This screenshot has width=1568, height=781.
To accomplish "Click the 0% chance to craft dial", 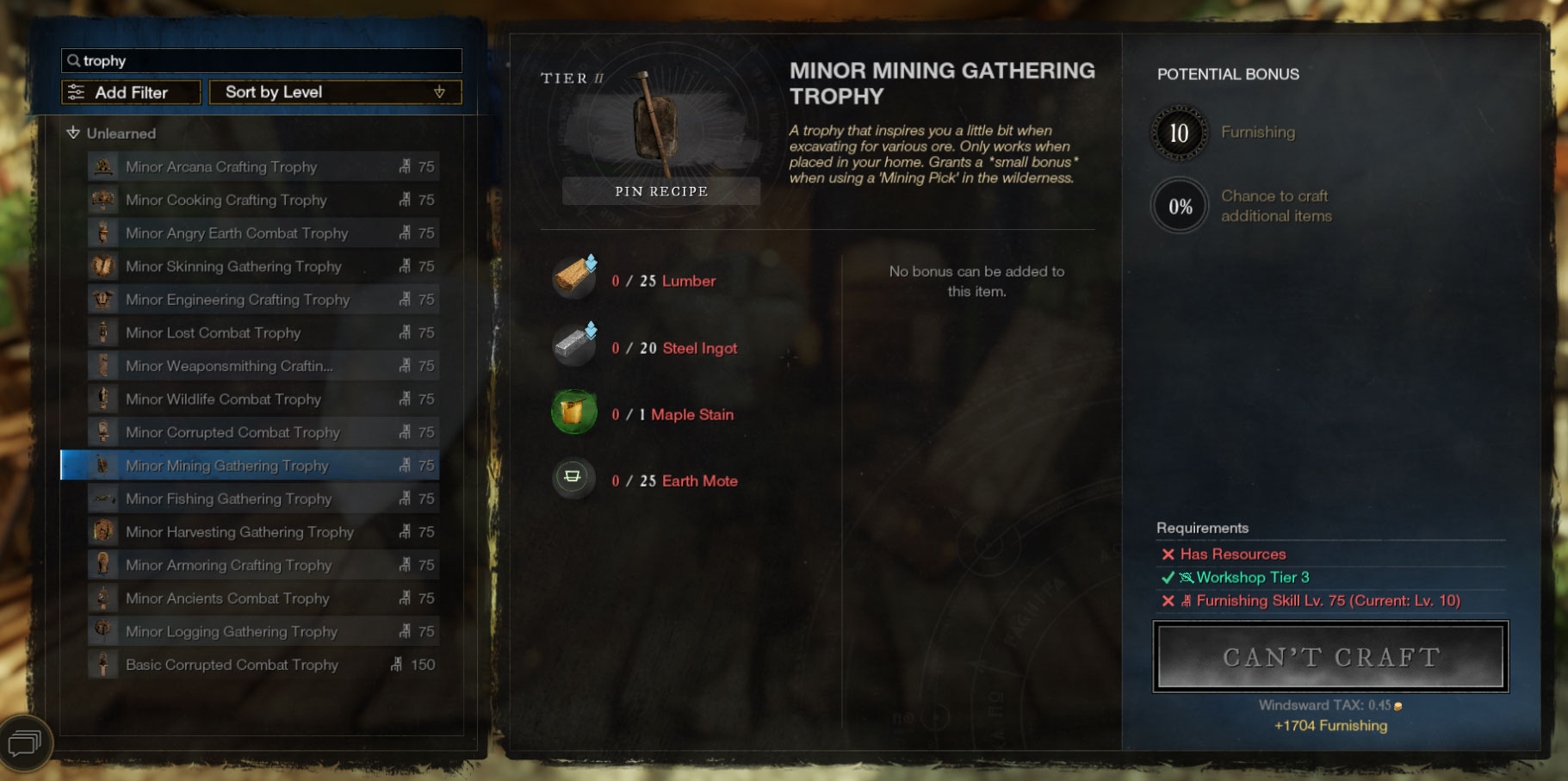I will 1179,206.
